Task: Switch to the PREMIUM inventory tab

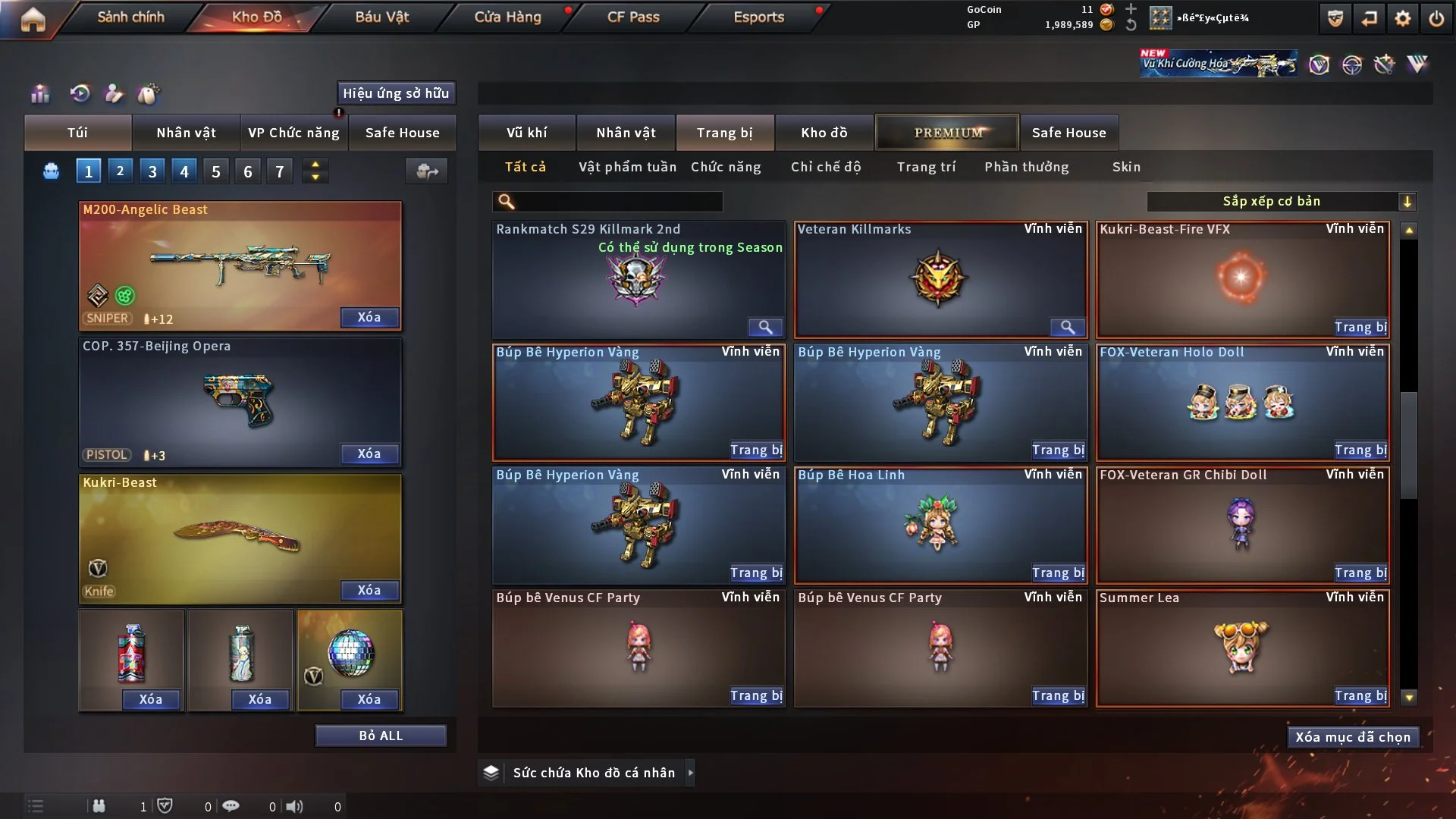Action: tap(948, 133)
